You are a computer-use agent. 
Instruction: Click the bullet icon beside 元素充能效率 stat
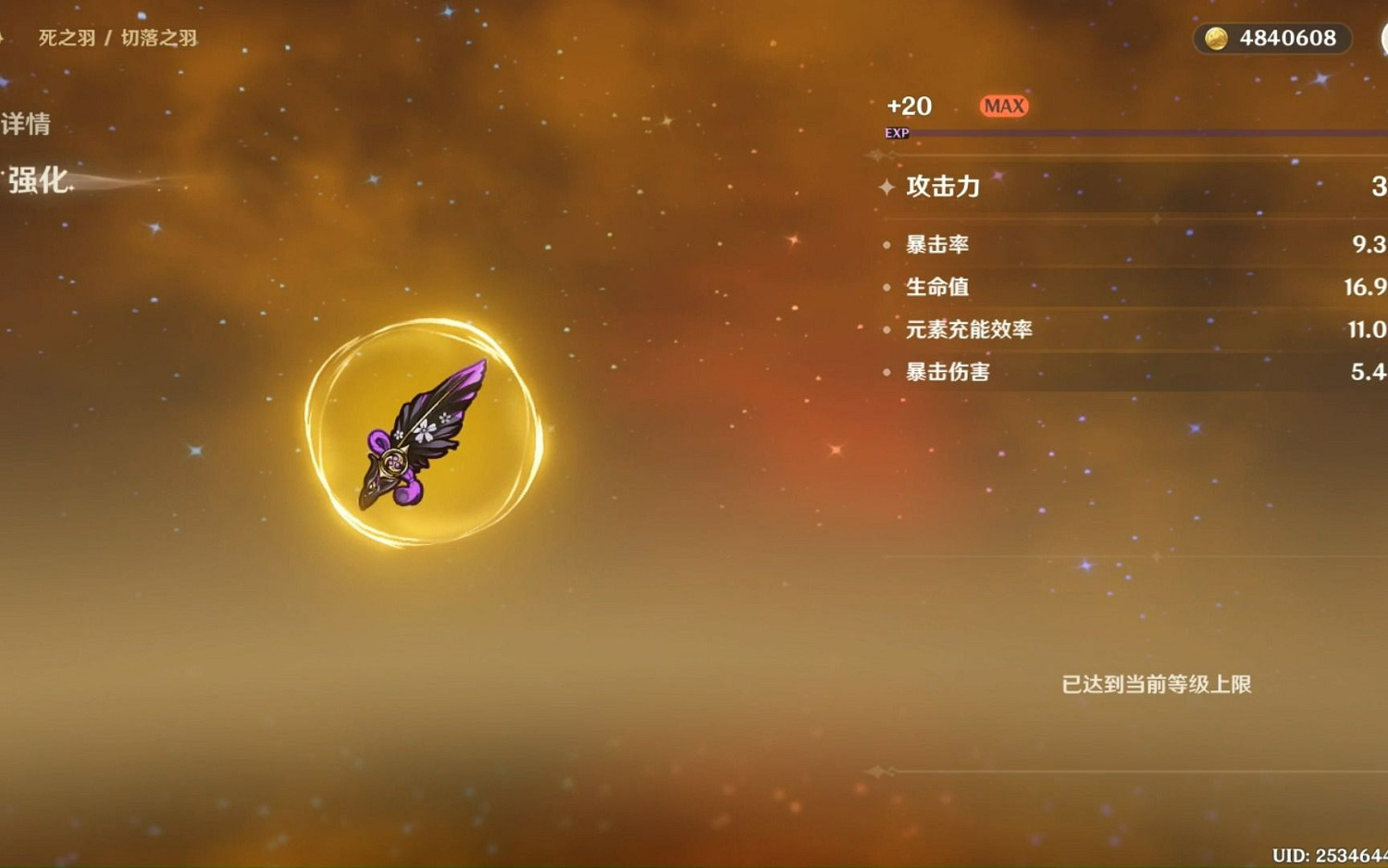tap(887, 329)
